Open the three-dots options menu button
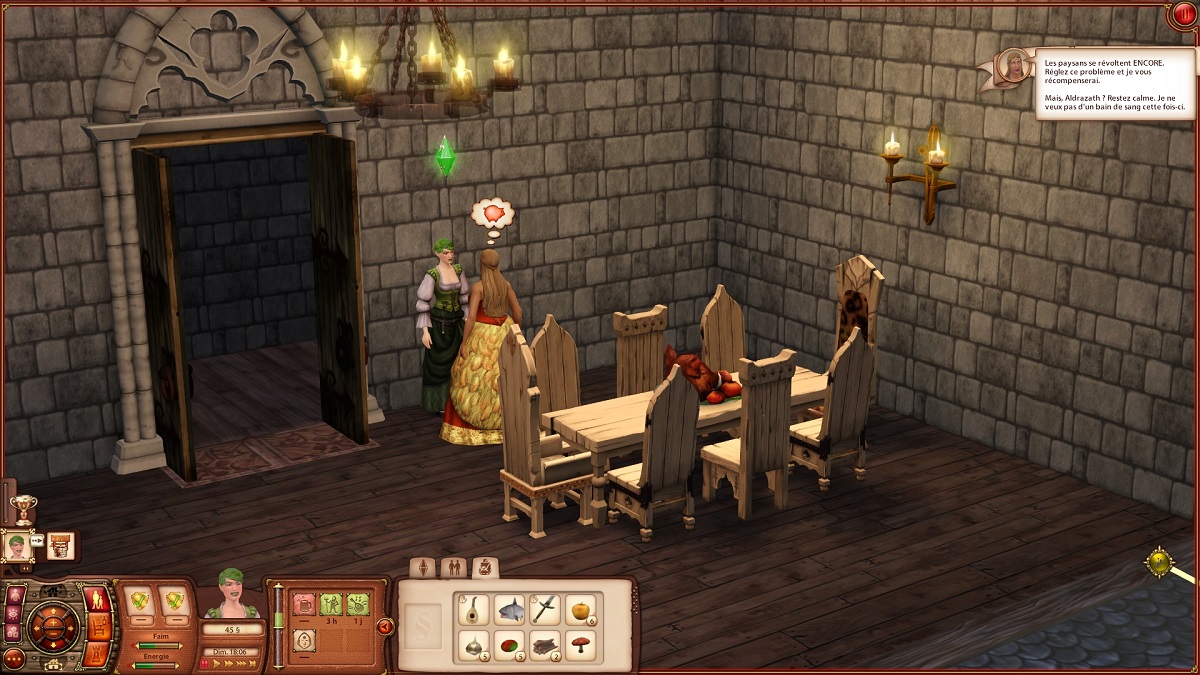Screen dimensions: 1200x675 (x=14, y=659)
